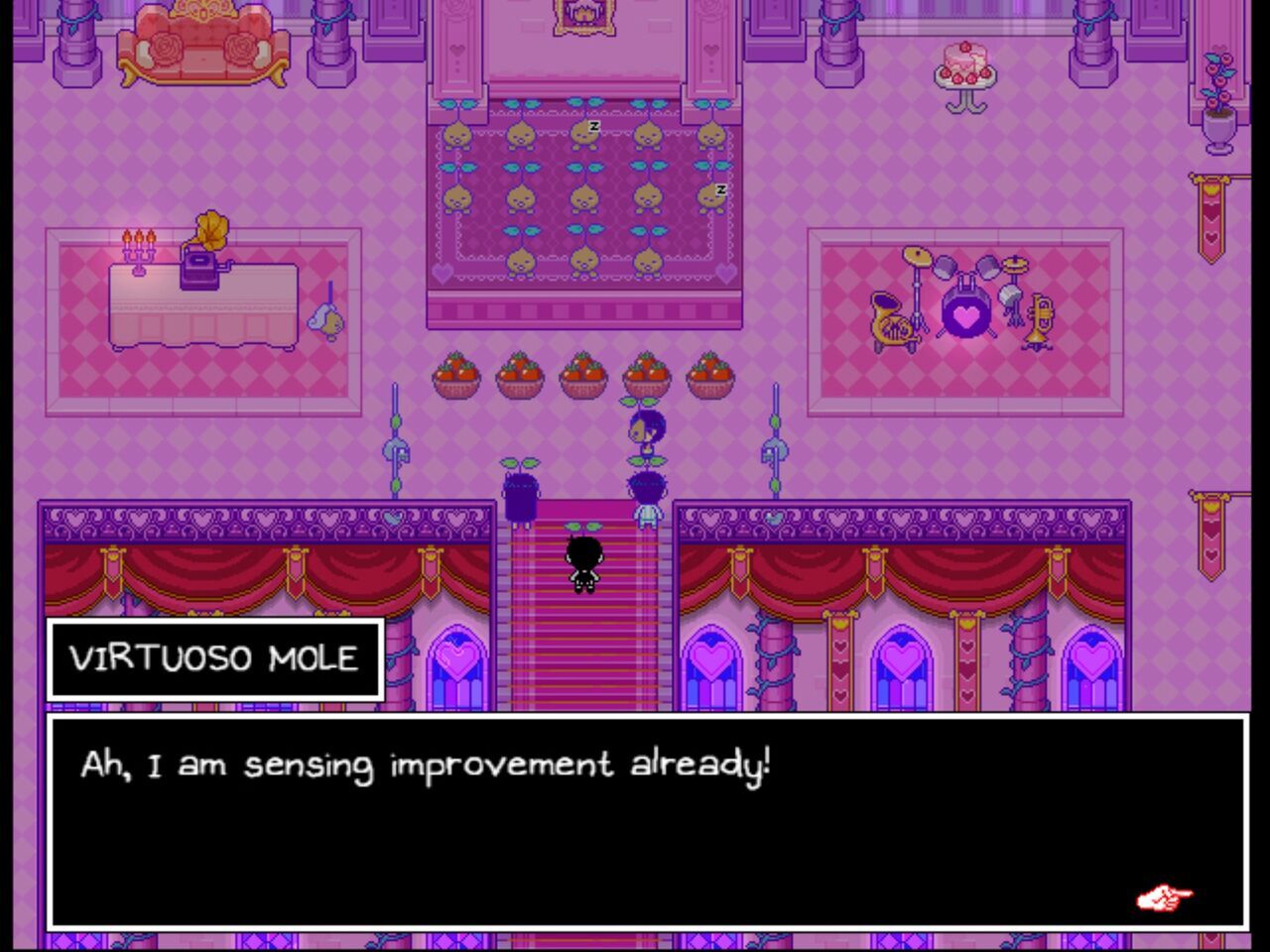Select the VIRTUOSO MOLE name plate
Image resolution: width=1270 pixels, height=952 pixels.
[x=214, y=657]
